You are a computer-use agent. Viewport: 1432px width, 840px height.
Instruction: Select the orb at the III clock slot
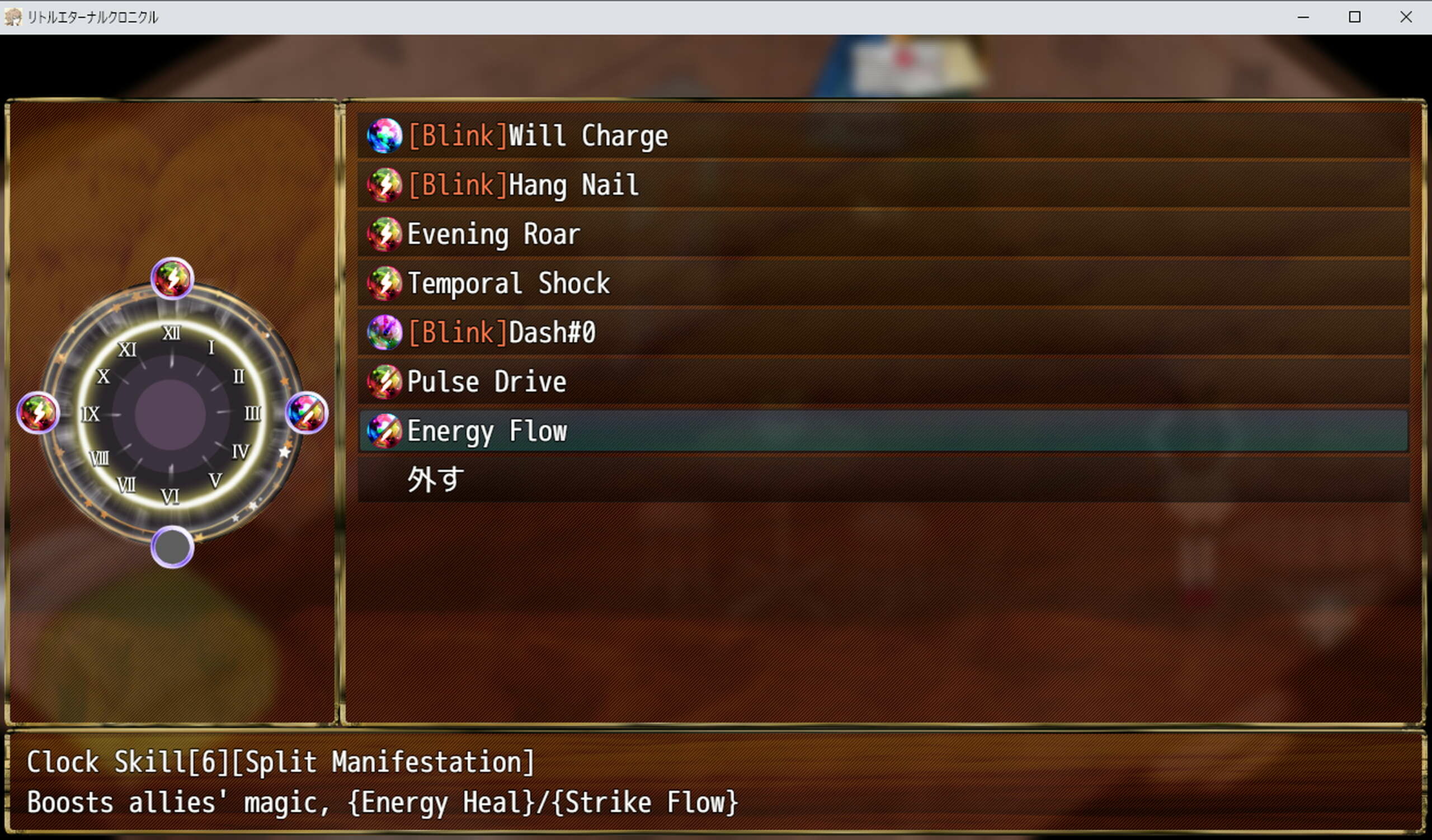(x=307, y=413)
